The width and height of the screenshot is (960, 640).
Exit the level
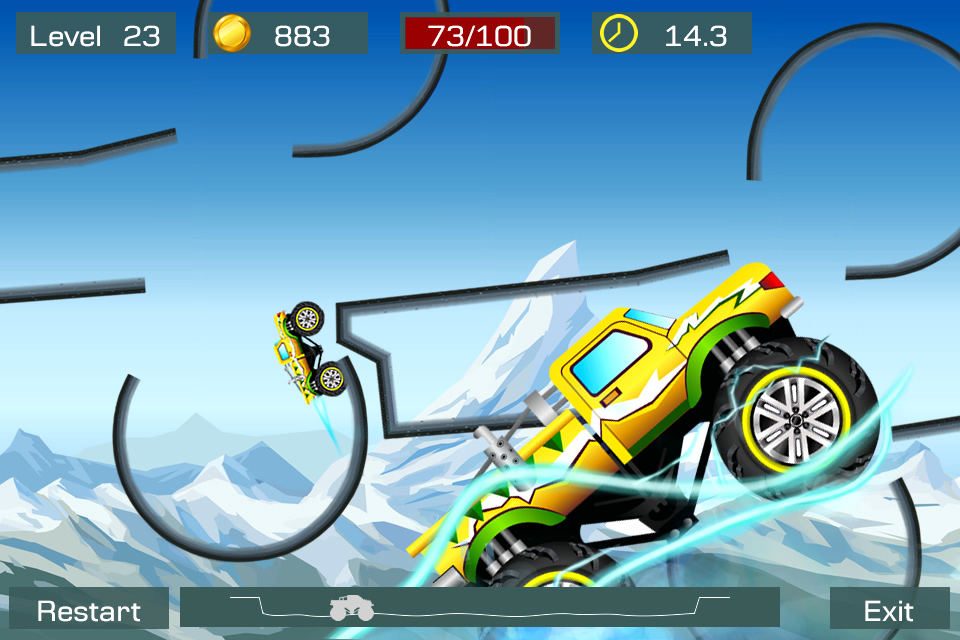point(889,609)
